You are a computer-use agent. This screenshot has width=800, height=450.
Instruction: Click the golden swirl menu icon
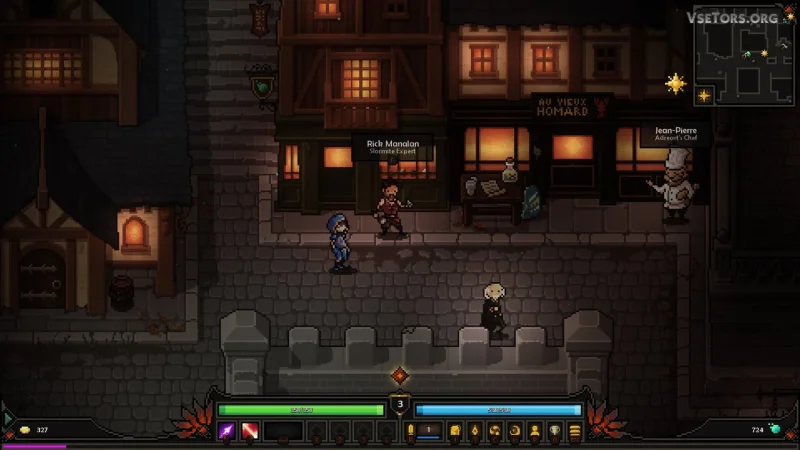pyautogui.click(x=494, y=430)
